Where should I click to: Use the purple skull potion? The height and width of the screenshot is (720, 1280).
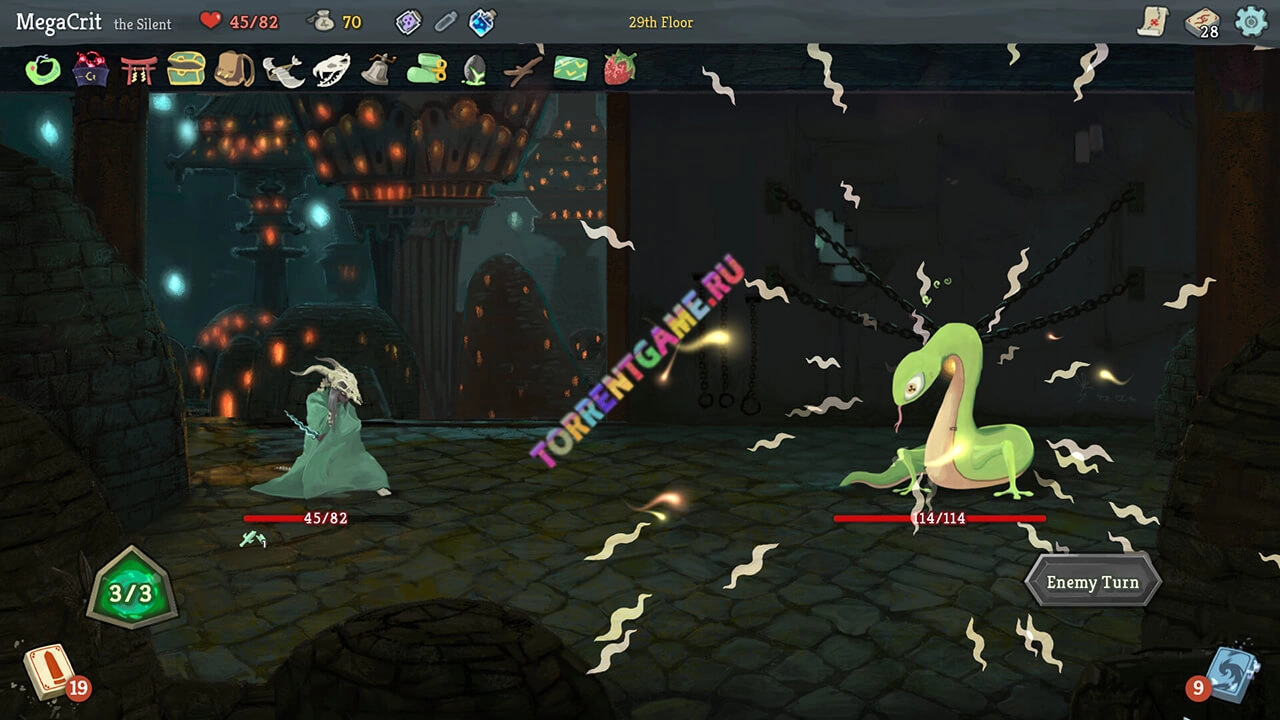click(409, 22)
